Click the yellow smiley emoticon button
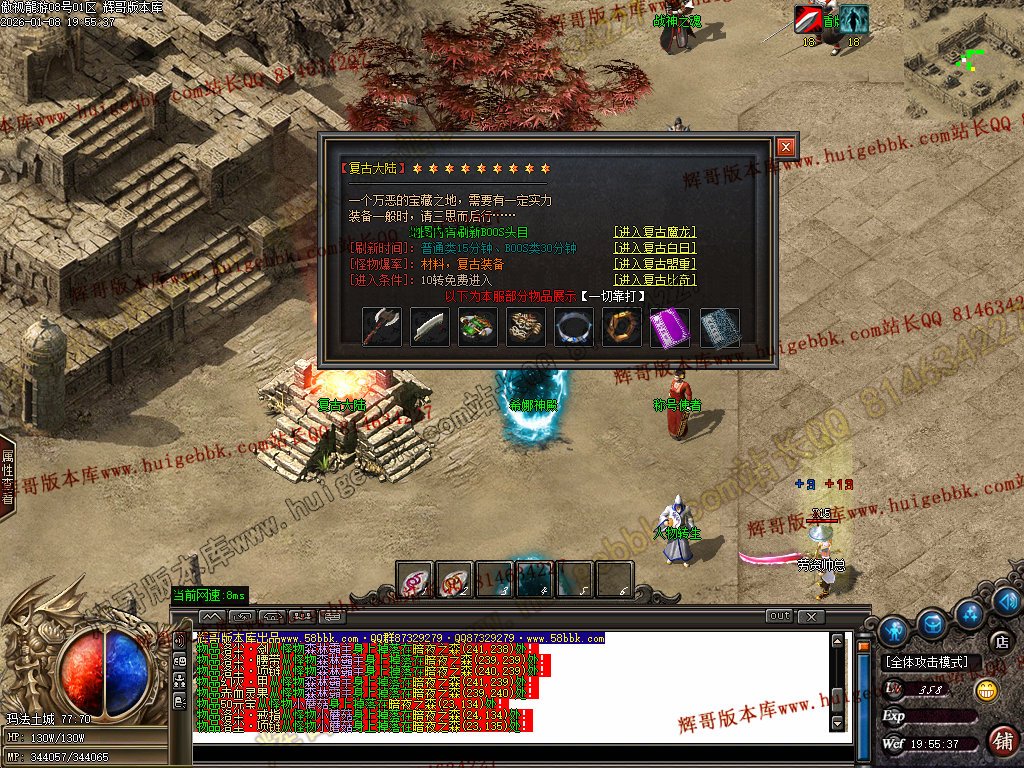The height and width of the screenshot is (768, 1024). click(987, 690)
